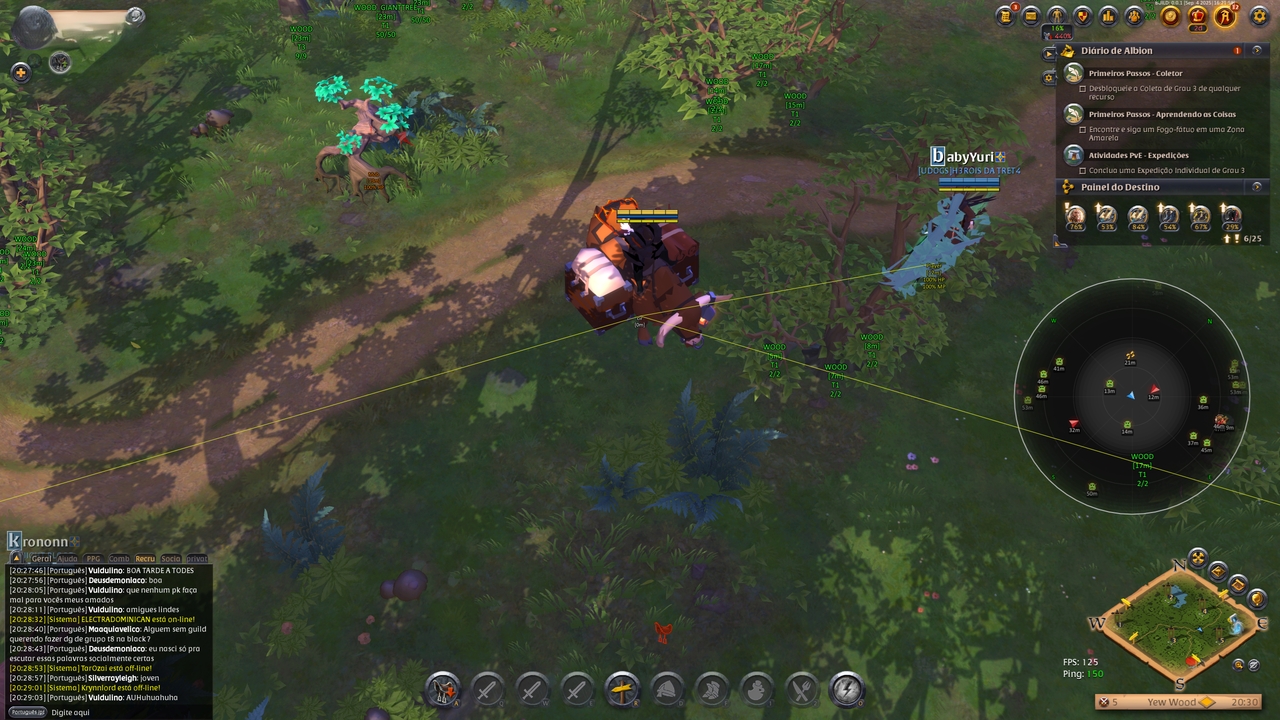Collapse the Diário de Albion panel
Viewport: 1280px width, 720px height.
click(x=1257, y=50)
